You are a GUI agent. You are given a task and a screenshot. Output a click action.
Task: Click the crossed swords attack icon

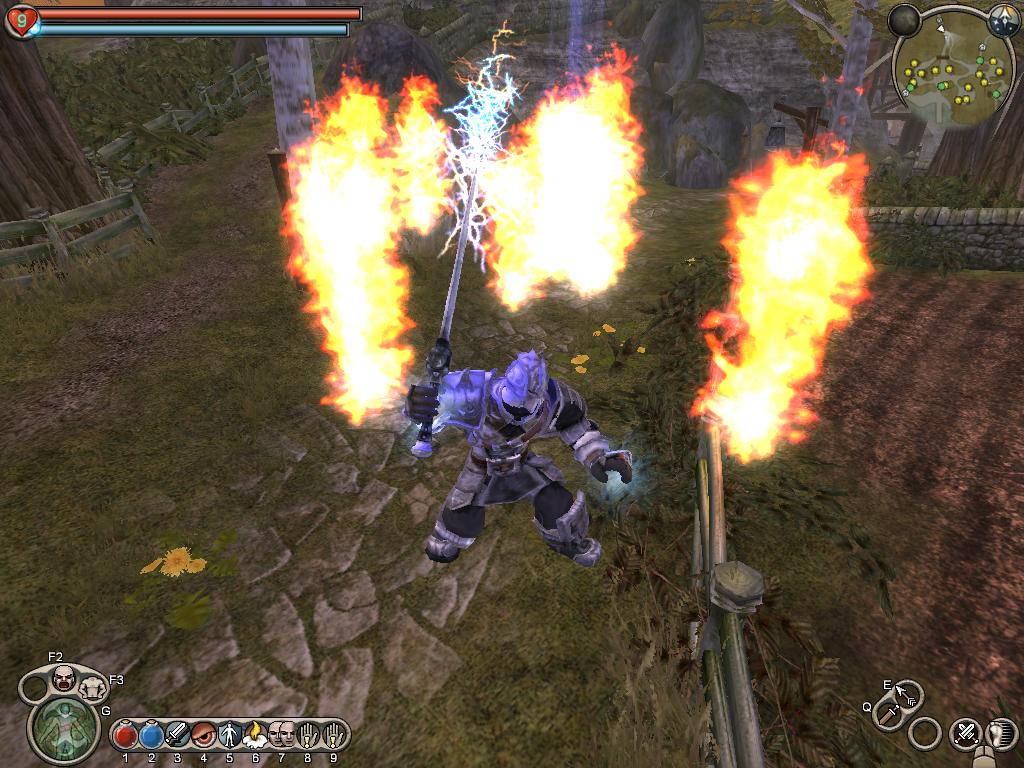click(965, 734)
